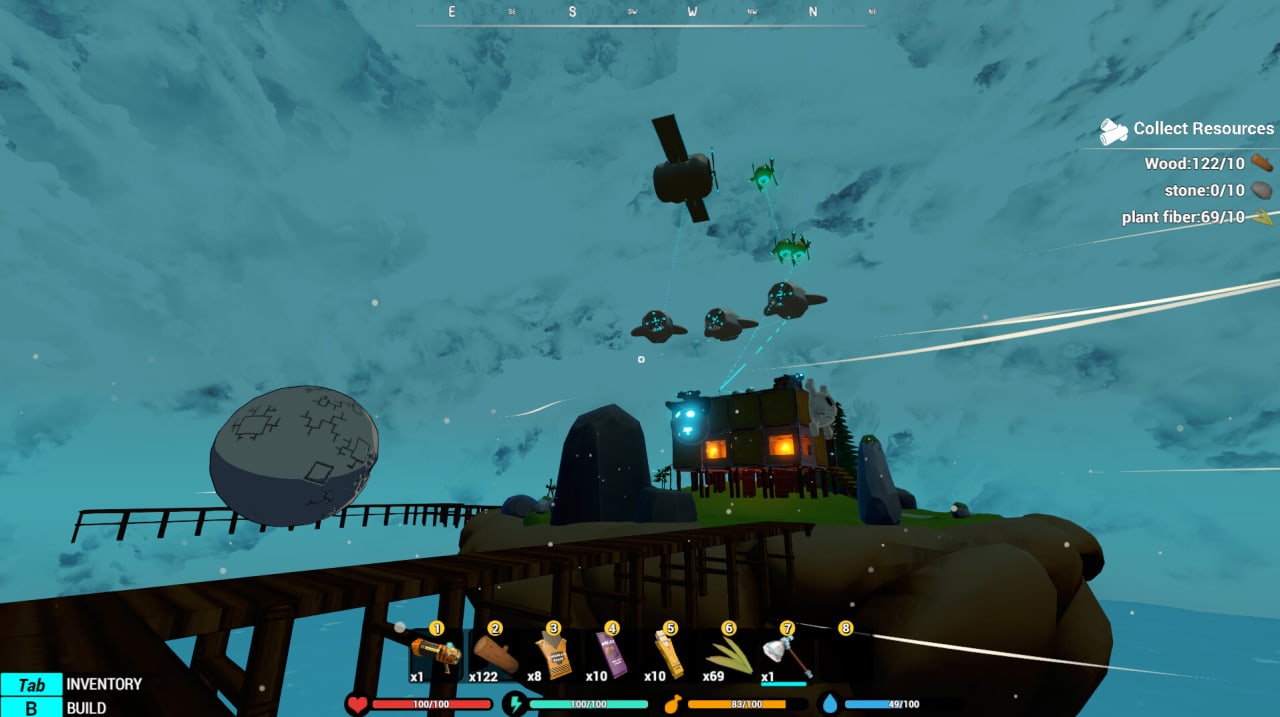Choose the orange food packet in slot 3
Image resolution: width=1280 pixels, height=717 pixels.
(553, 655)
